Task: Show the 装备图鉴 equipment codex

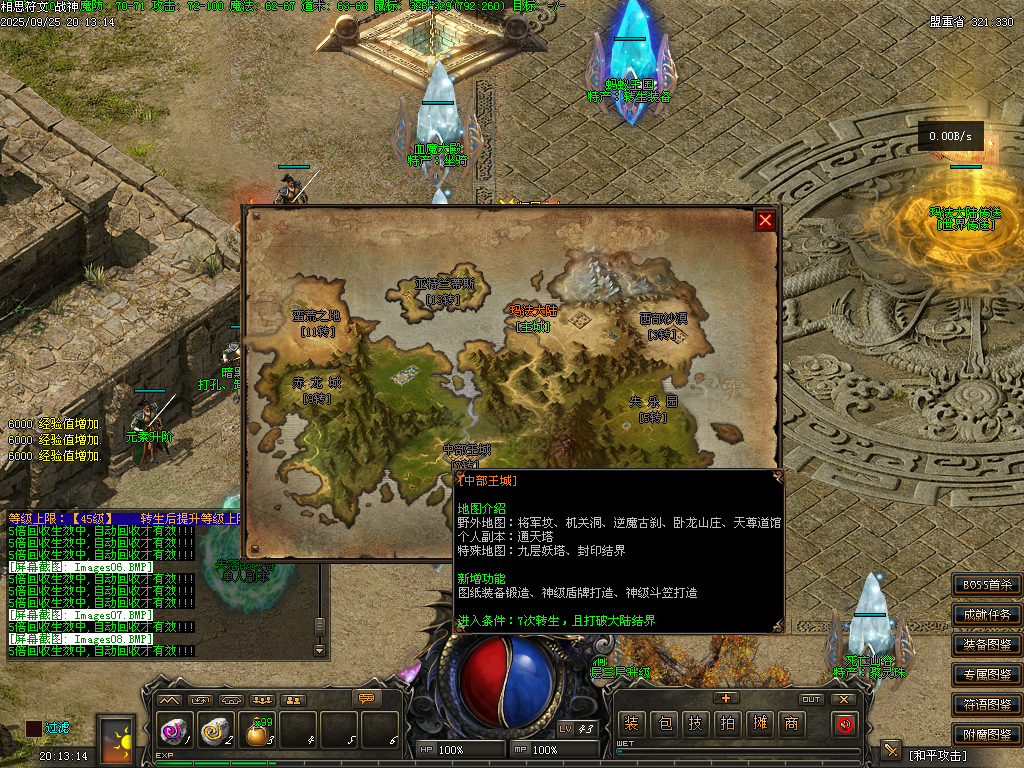Action: [x=987, y=645]
